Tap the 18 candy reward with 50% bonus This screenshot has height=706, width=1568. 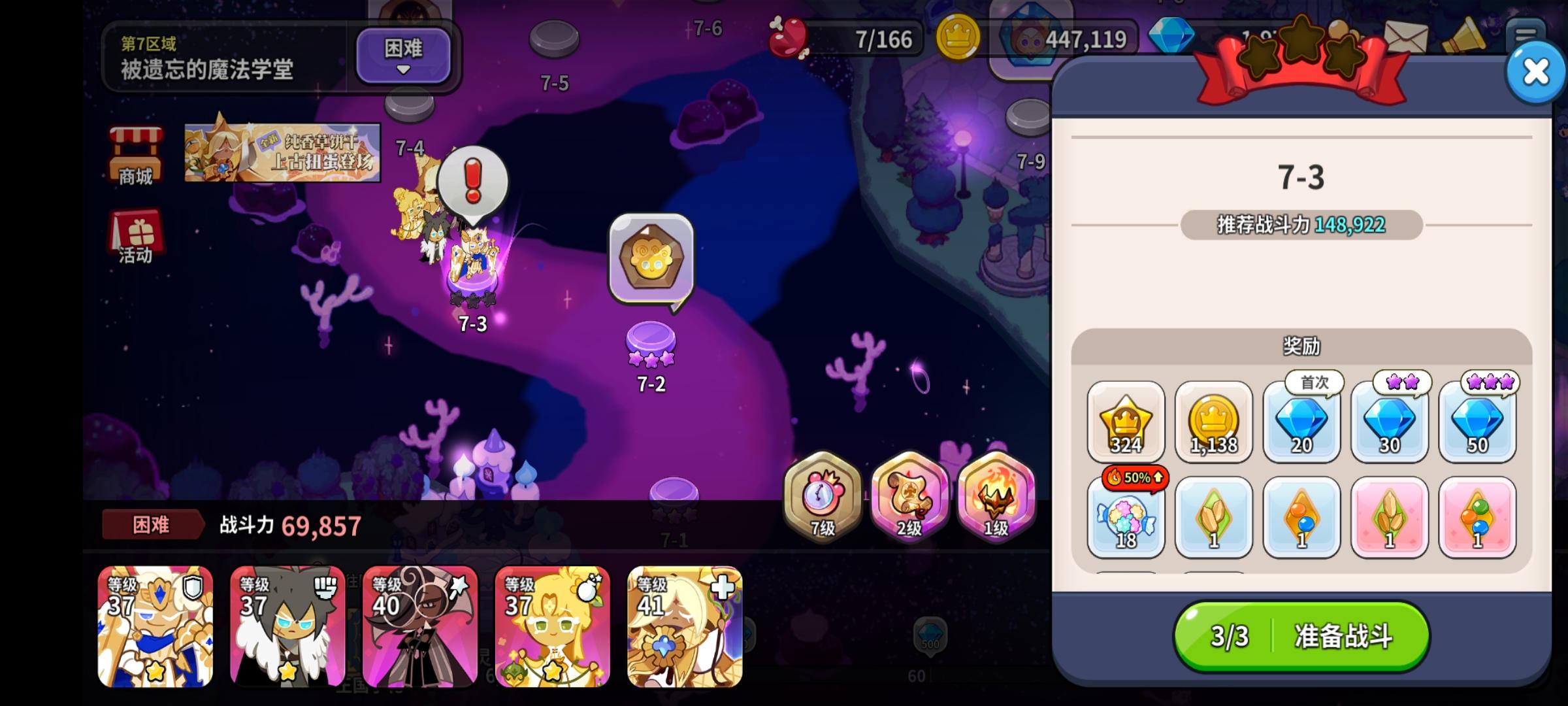click(x=1126, y=520)
